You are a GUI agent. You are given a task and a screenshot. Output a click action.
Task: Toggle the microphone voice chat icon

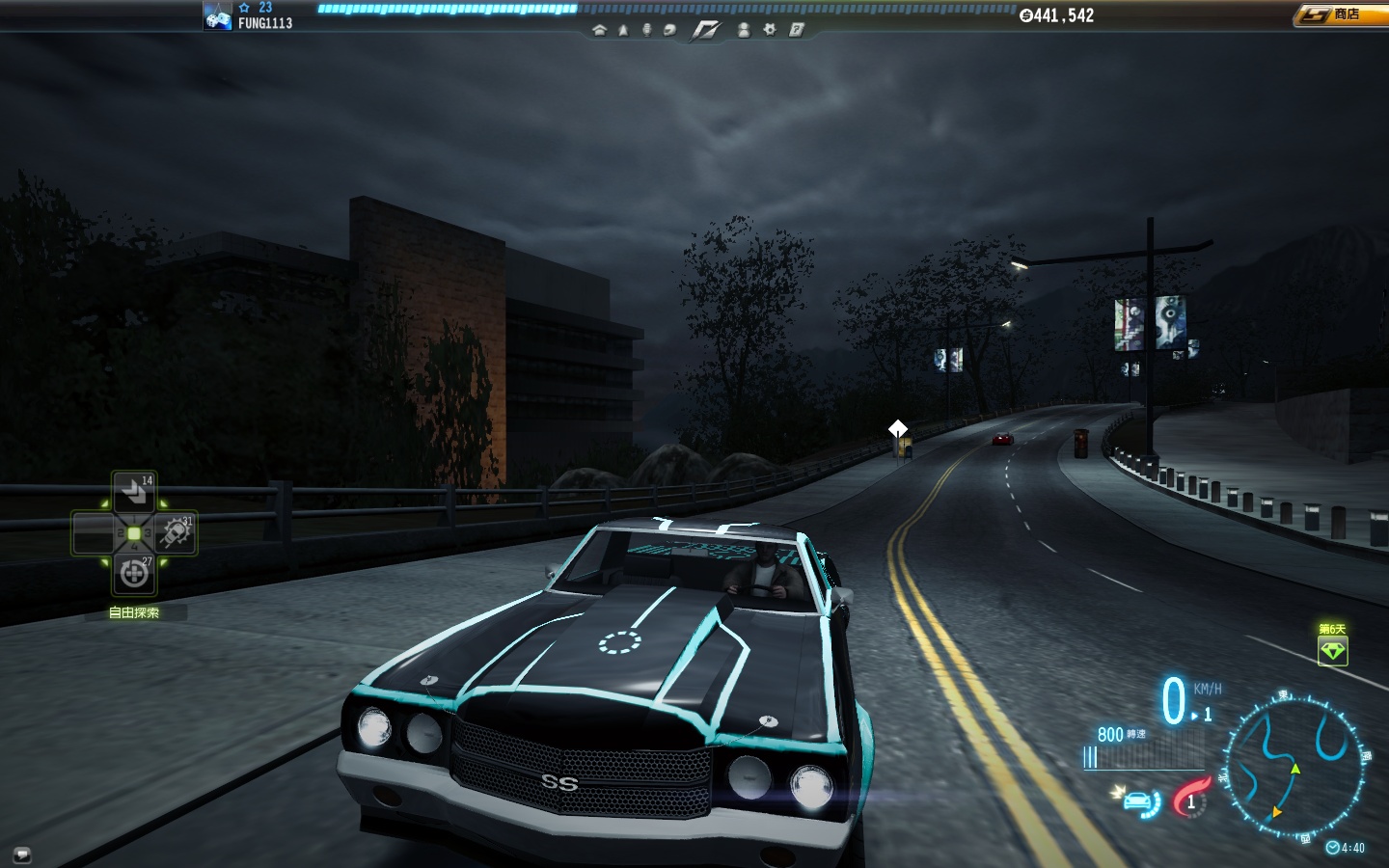[646, 30]
